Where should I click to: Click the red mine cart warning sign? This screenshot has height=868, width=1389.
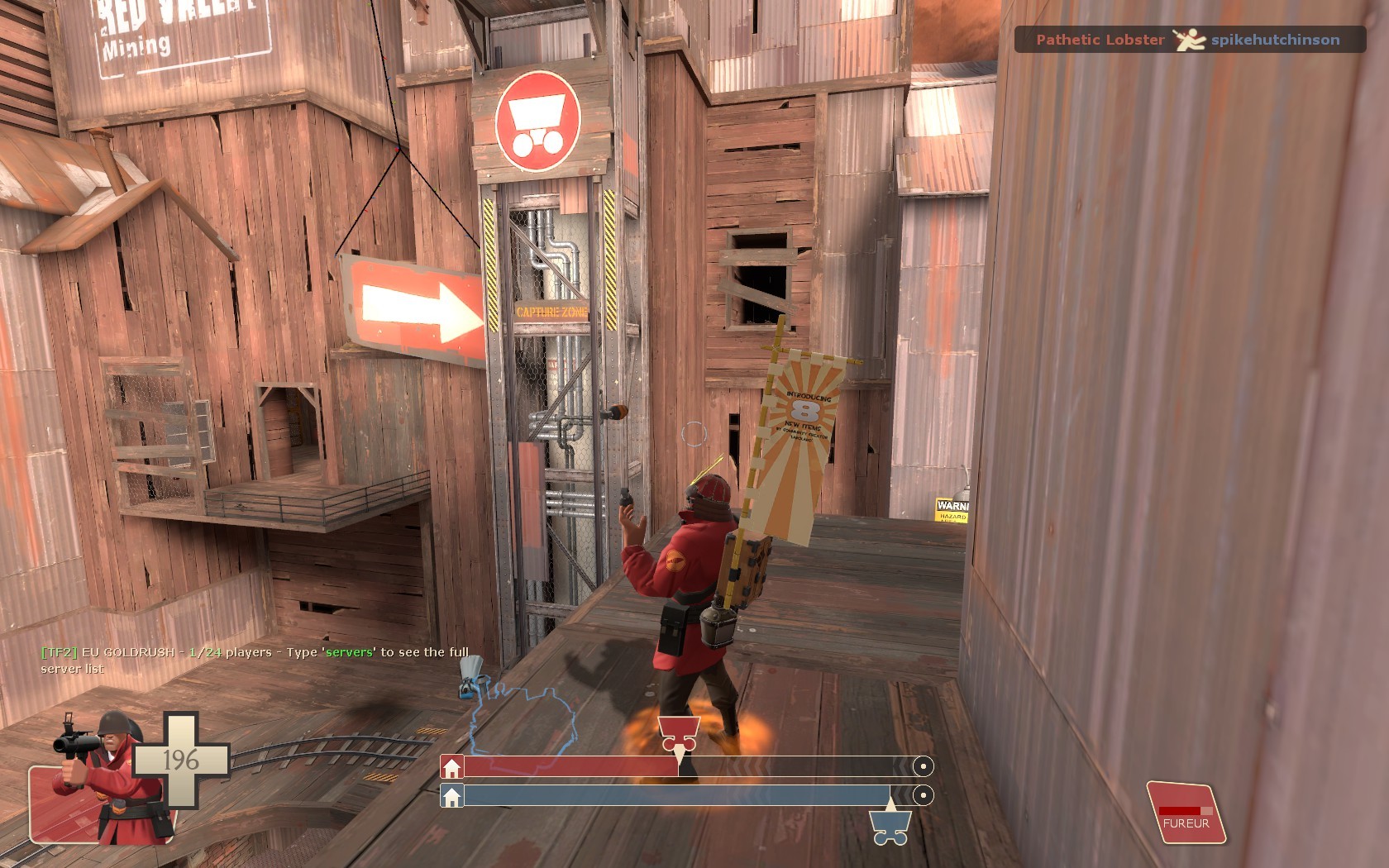click(537, 122)
